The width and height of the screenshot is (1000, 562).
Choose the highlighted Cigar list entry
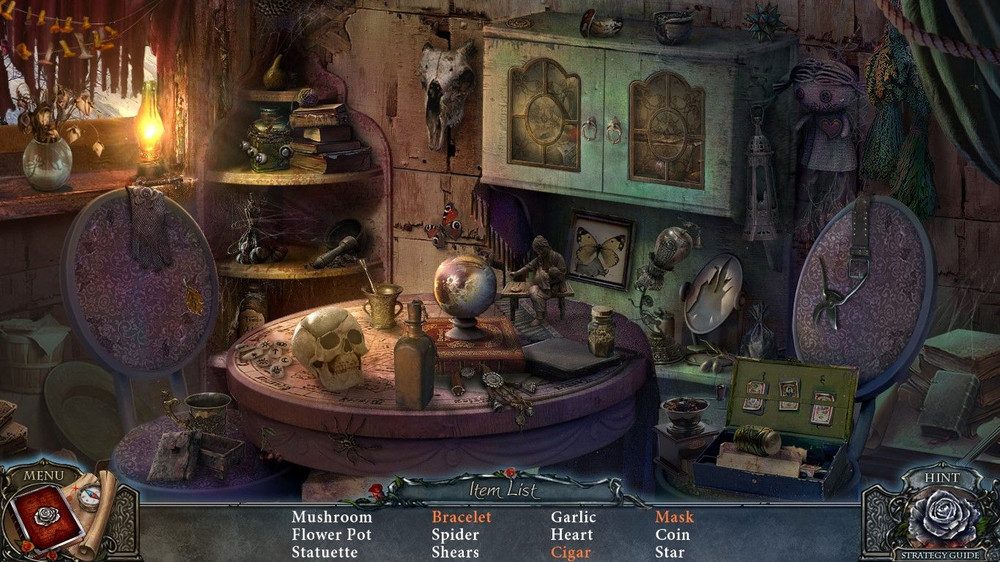[x=571, y=552]
